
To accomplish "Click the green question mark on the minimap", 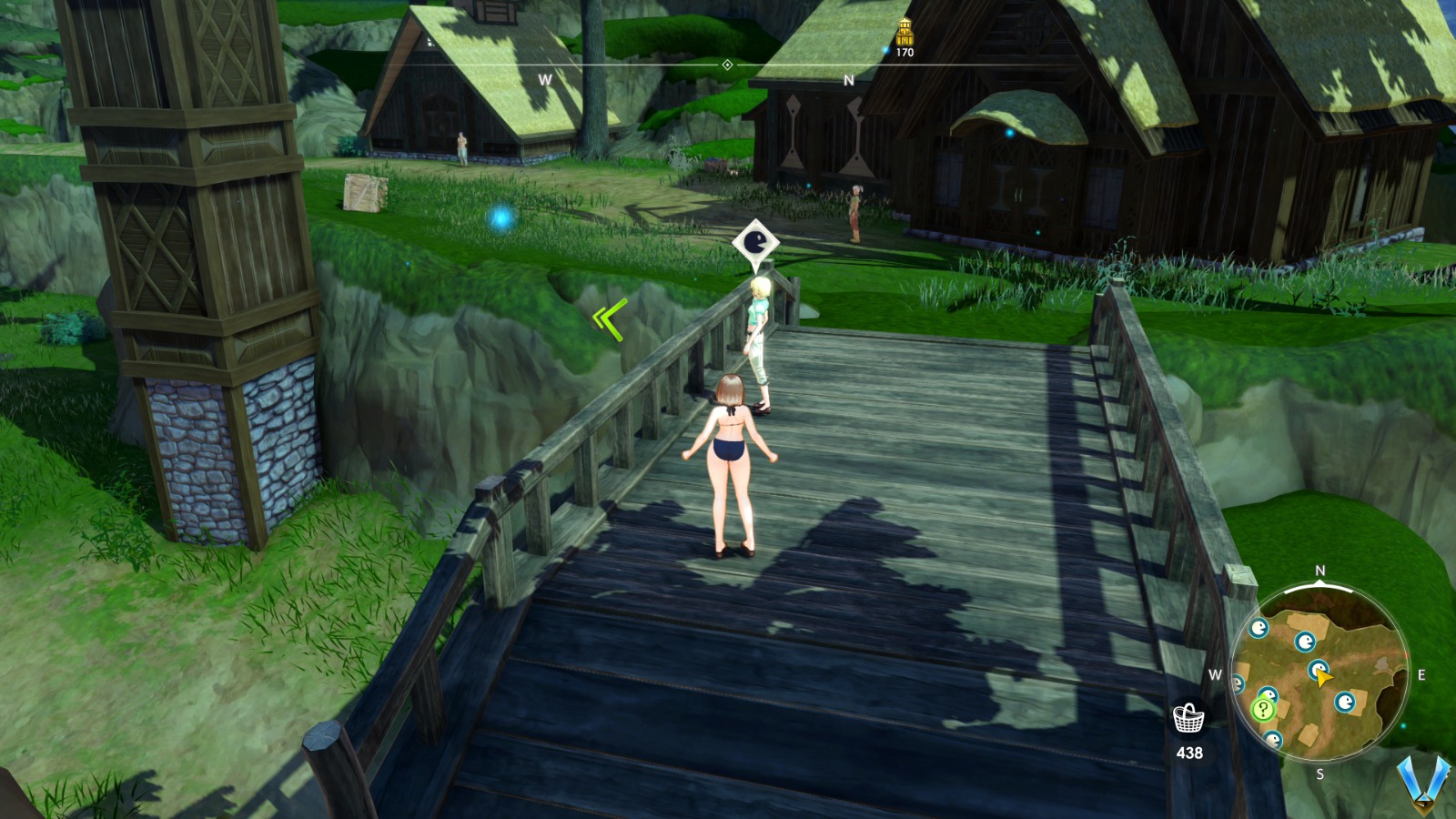I will (1263, 710).
